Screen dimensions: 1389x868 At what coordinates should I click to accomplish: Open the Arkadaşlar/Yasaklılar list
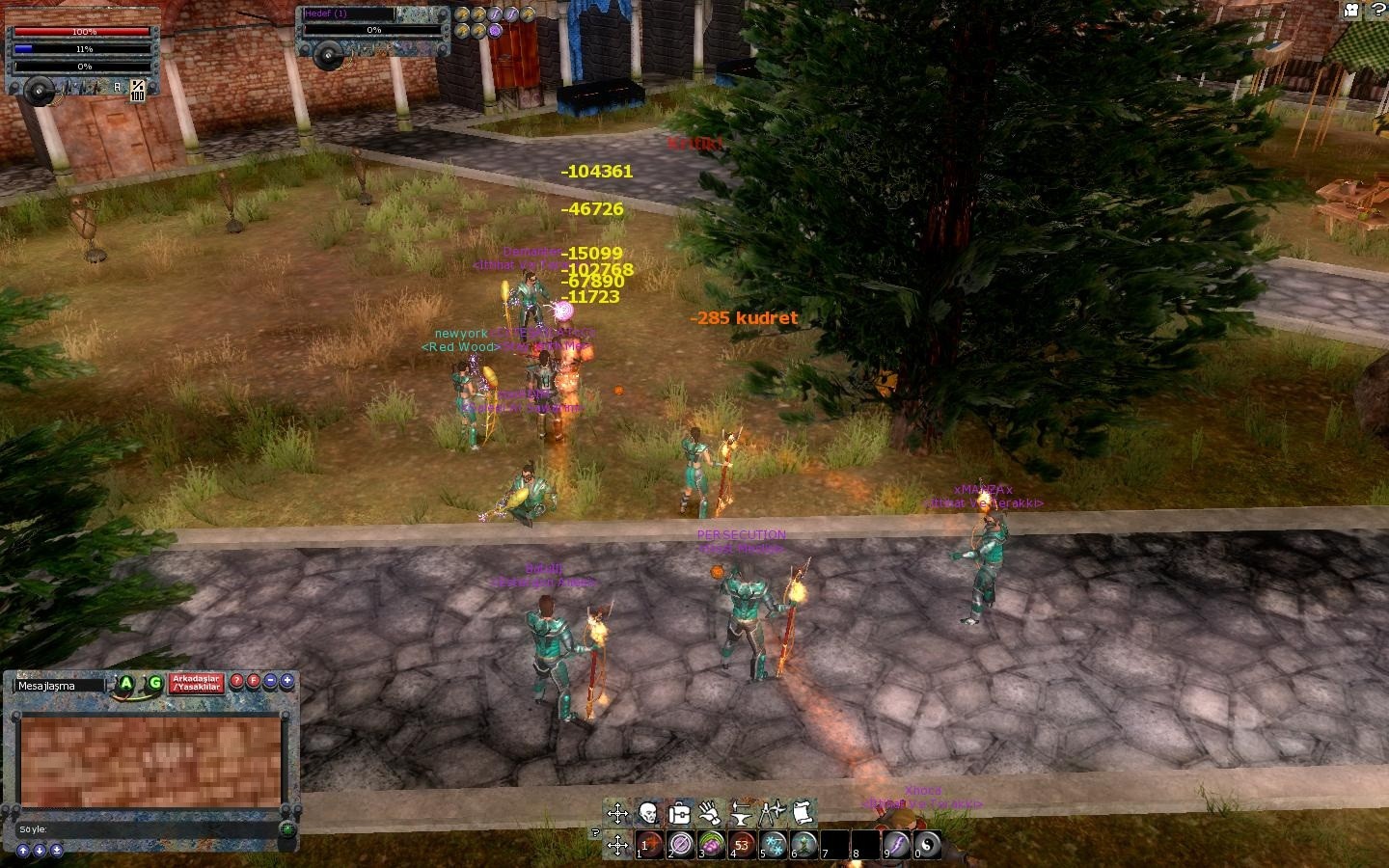[x=197, y=683]
